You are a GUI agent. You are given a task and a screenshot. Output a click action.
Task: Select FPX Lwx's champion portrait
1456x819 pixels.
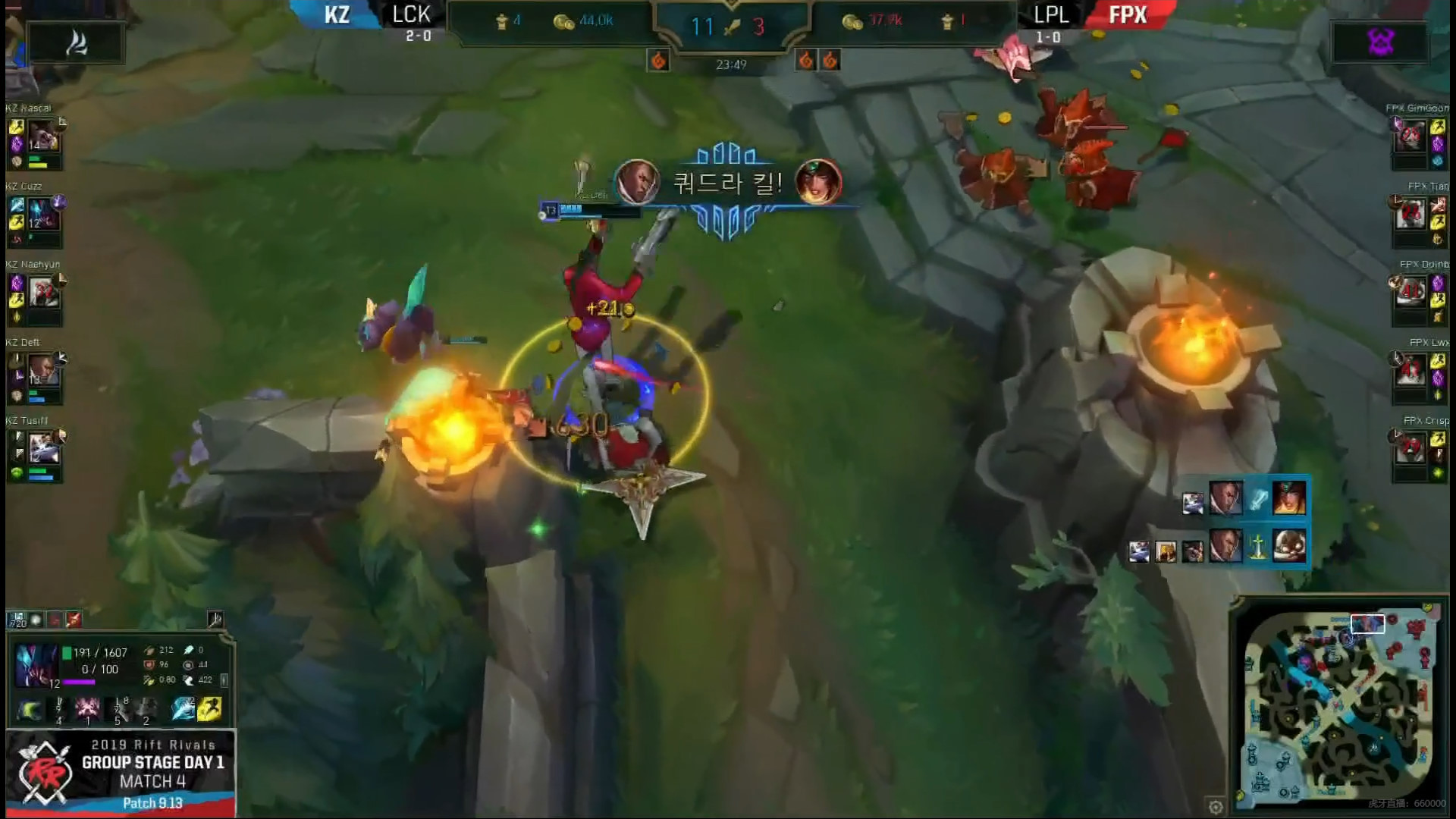1410,370
